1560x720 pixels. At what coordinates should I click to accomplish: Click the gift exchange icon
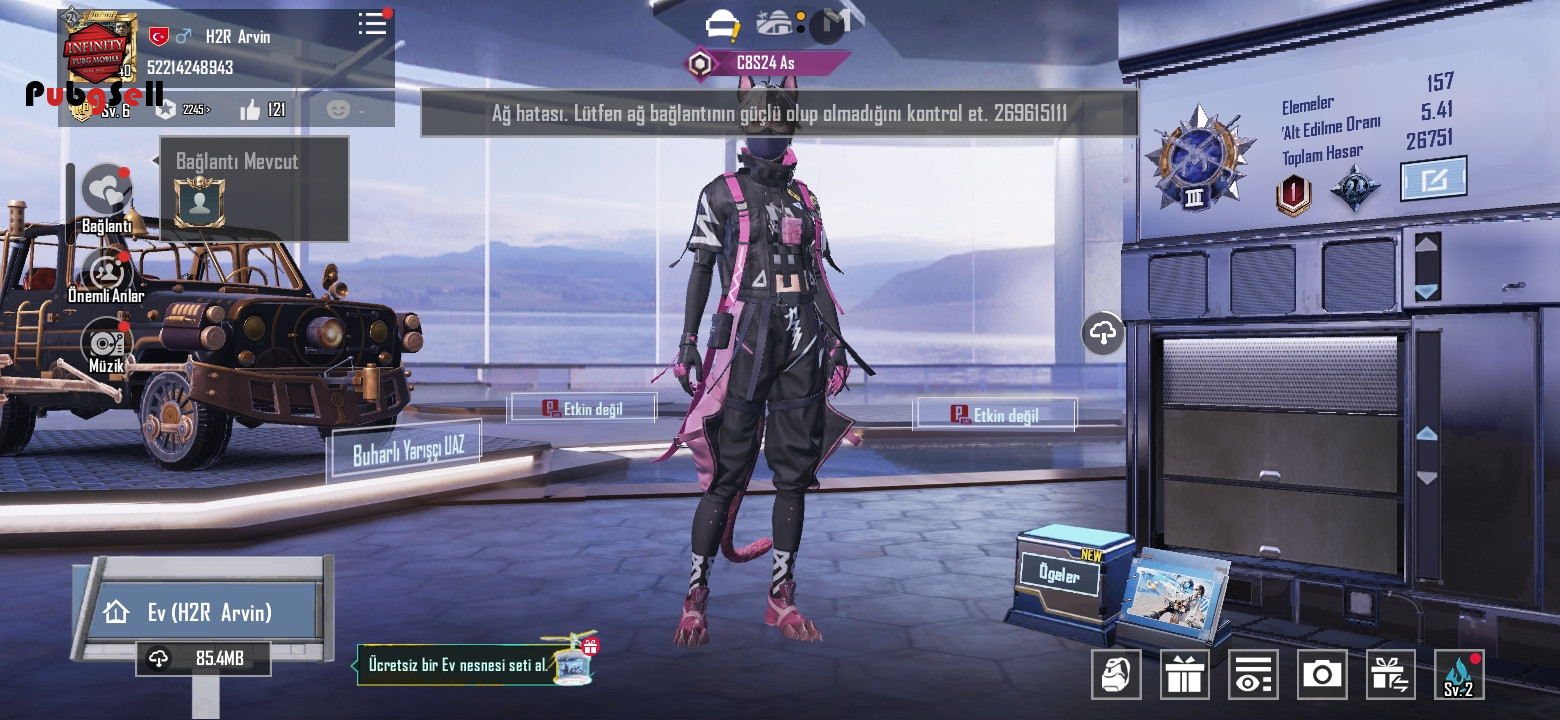[1390, 675]
